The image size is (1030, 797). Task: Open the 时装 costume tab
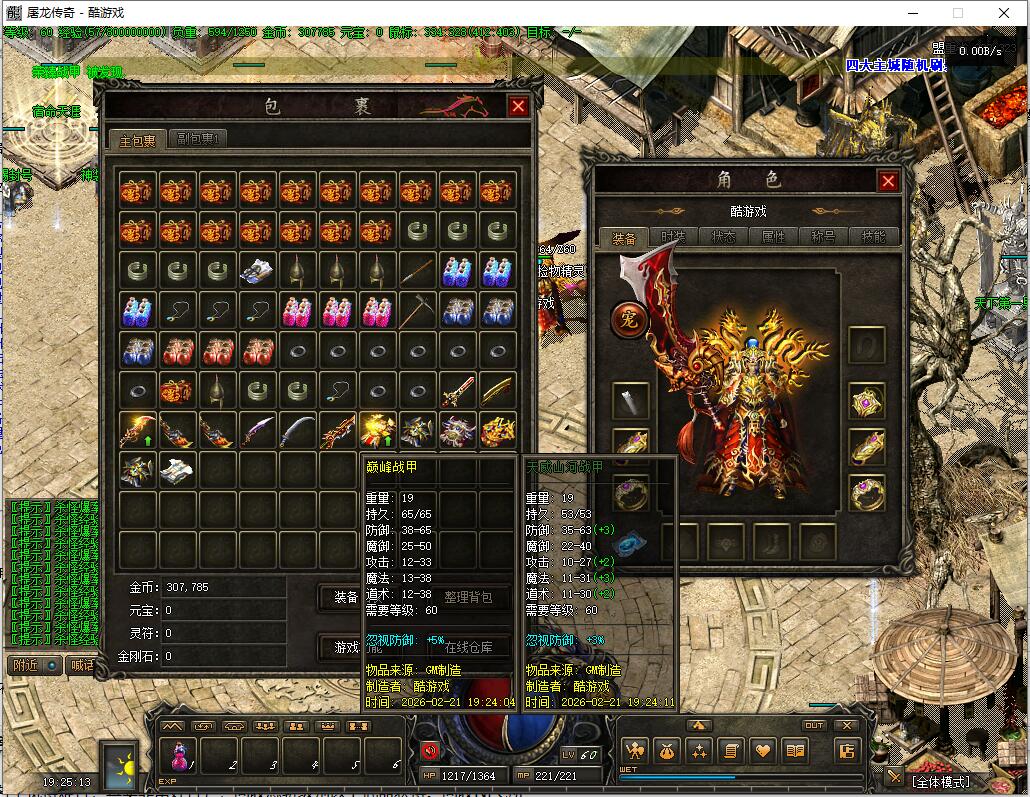coord(674,237)
